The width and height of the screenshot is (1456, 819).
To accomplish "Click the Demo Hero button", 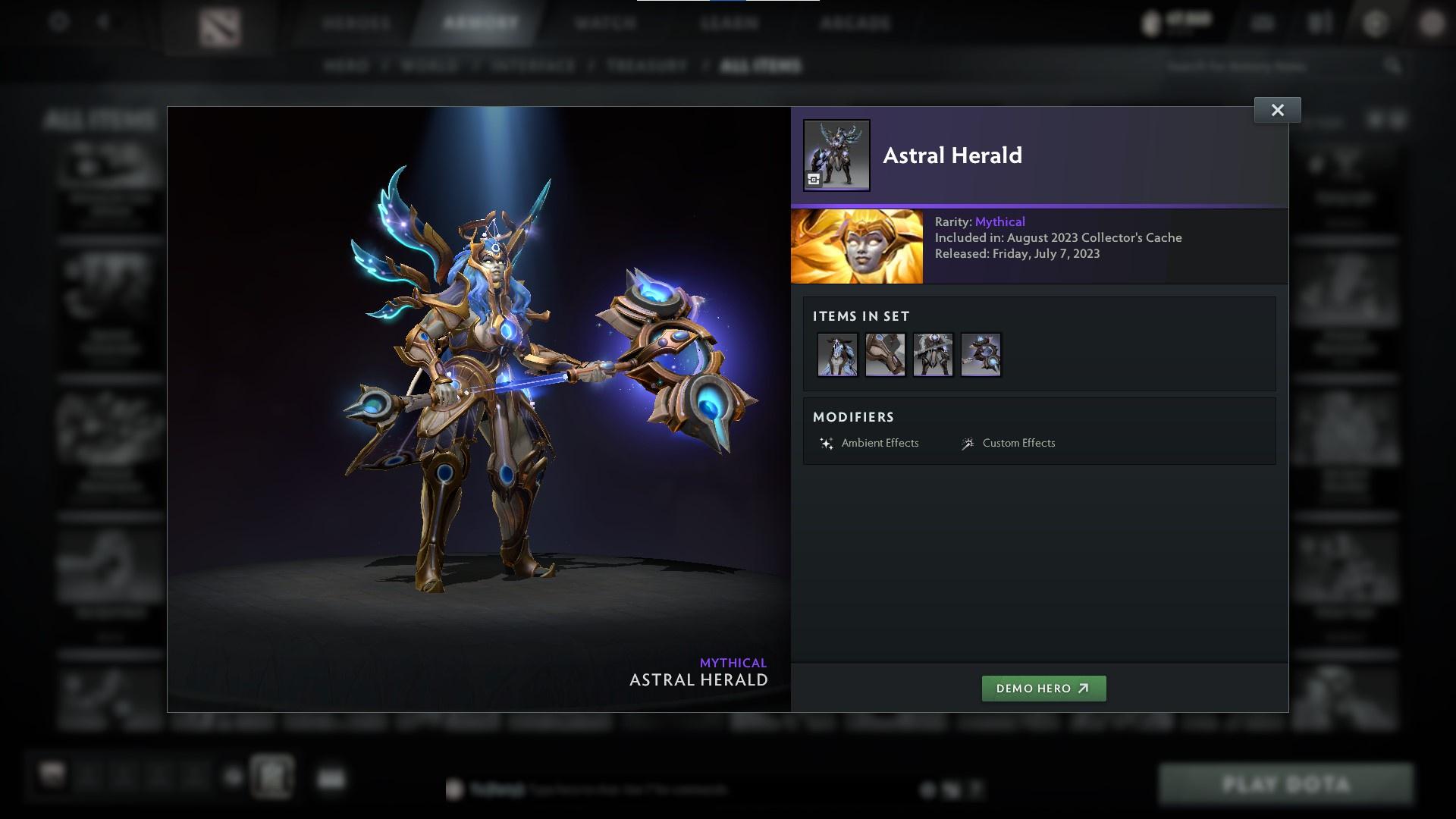I will pyautogui.click(x=1043, y=689).
